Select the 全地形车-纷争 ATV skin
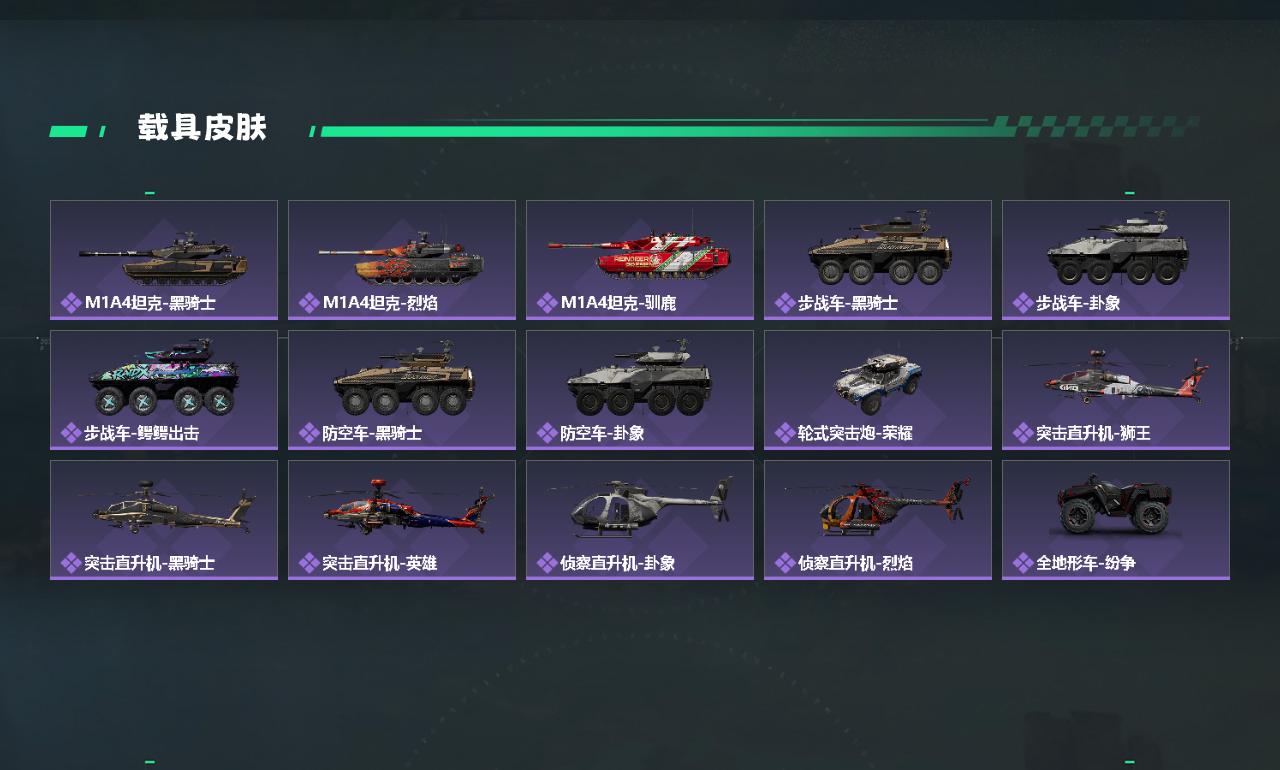 (x=1116, y=520)
